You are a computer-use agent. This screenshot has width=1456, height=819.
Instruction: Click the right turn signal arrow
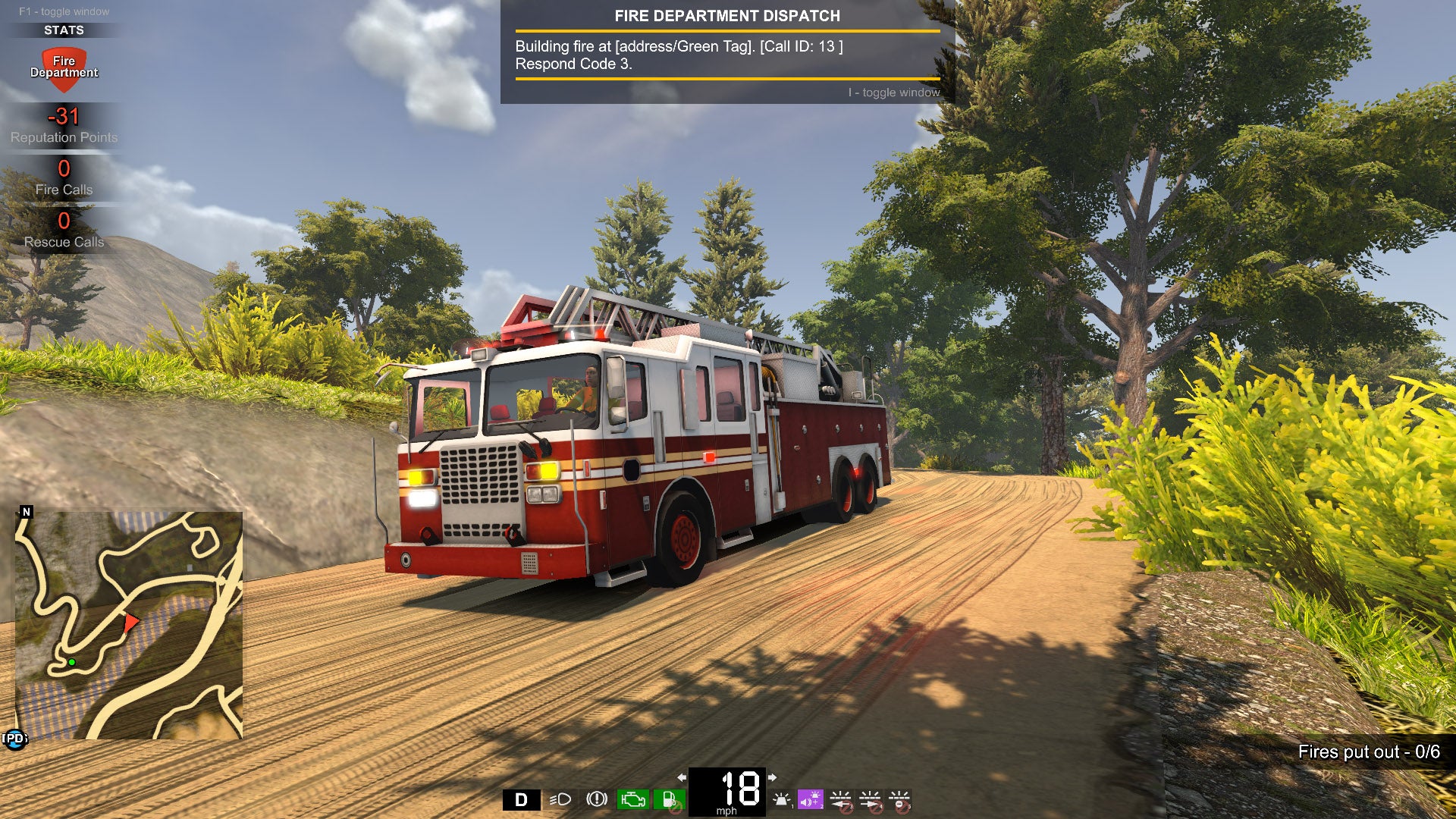tap(772, 777)
